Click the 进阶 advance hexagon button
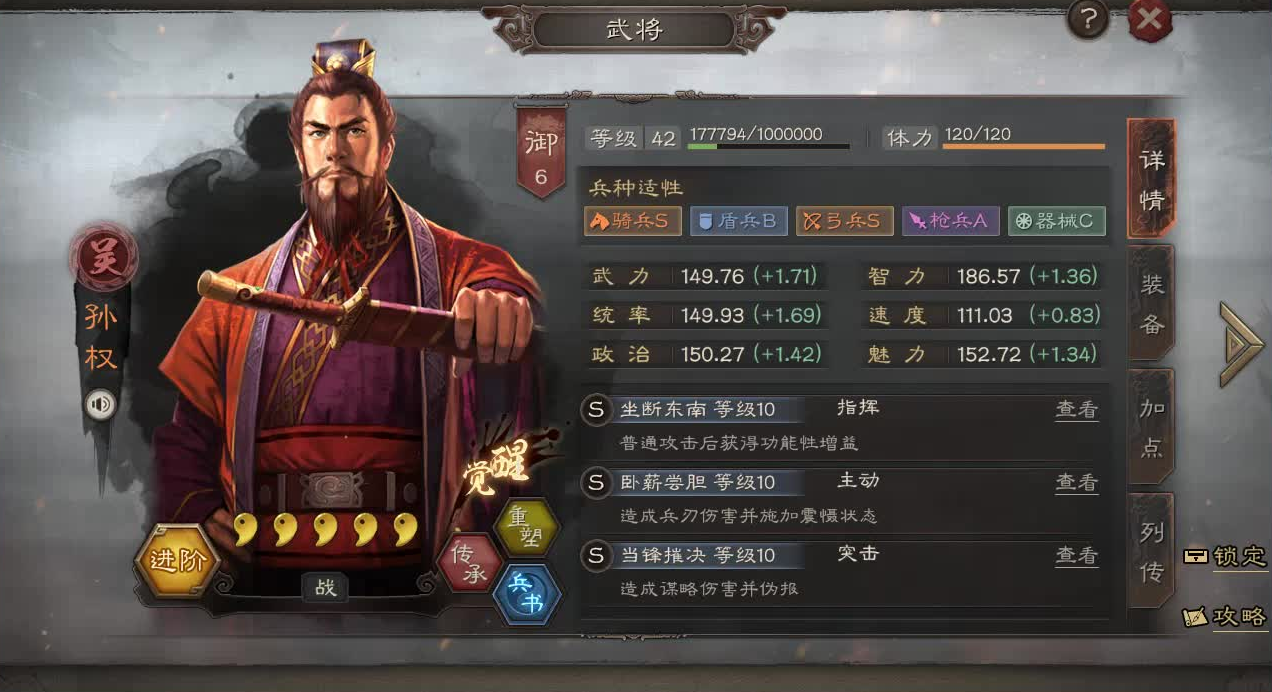Viewport: 1272px width, 692px height. [177, 560]
